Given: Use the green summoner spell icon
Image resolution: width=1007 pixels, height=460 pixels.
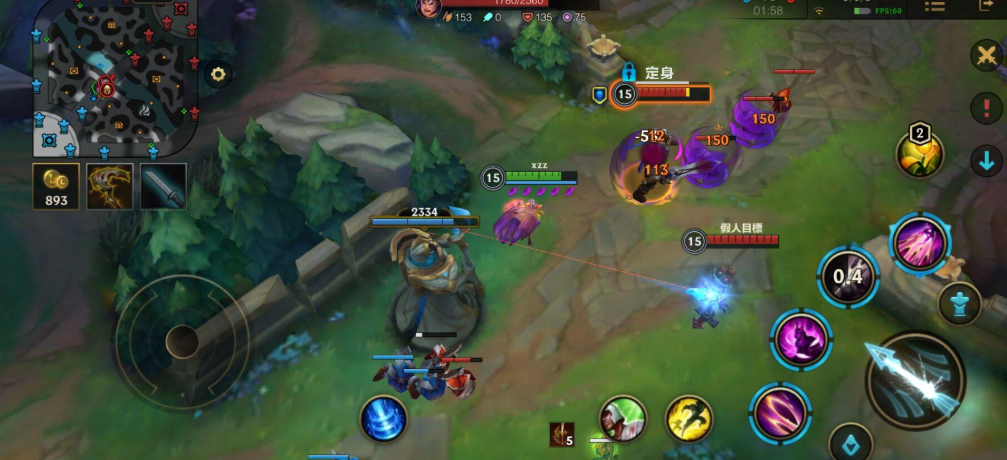Looking at the screenshot, I should [623, 419].
